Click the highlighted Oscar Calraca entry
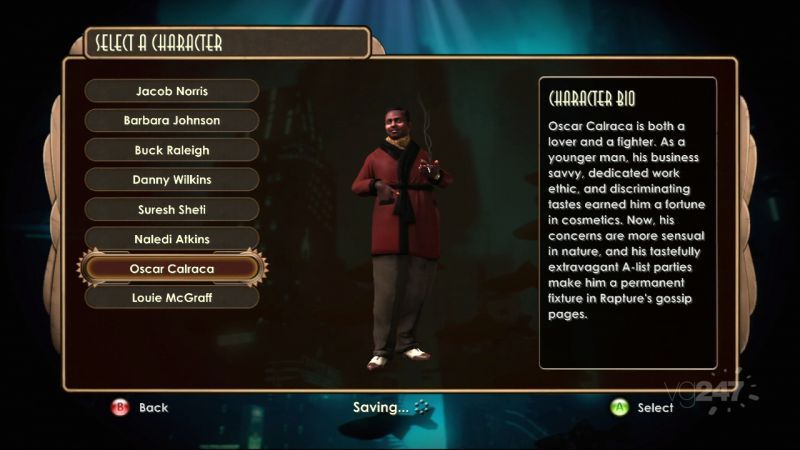This screenshot has height=450, width=800. [x=171, y=269]
